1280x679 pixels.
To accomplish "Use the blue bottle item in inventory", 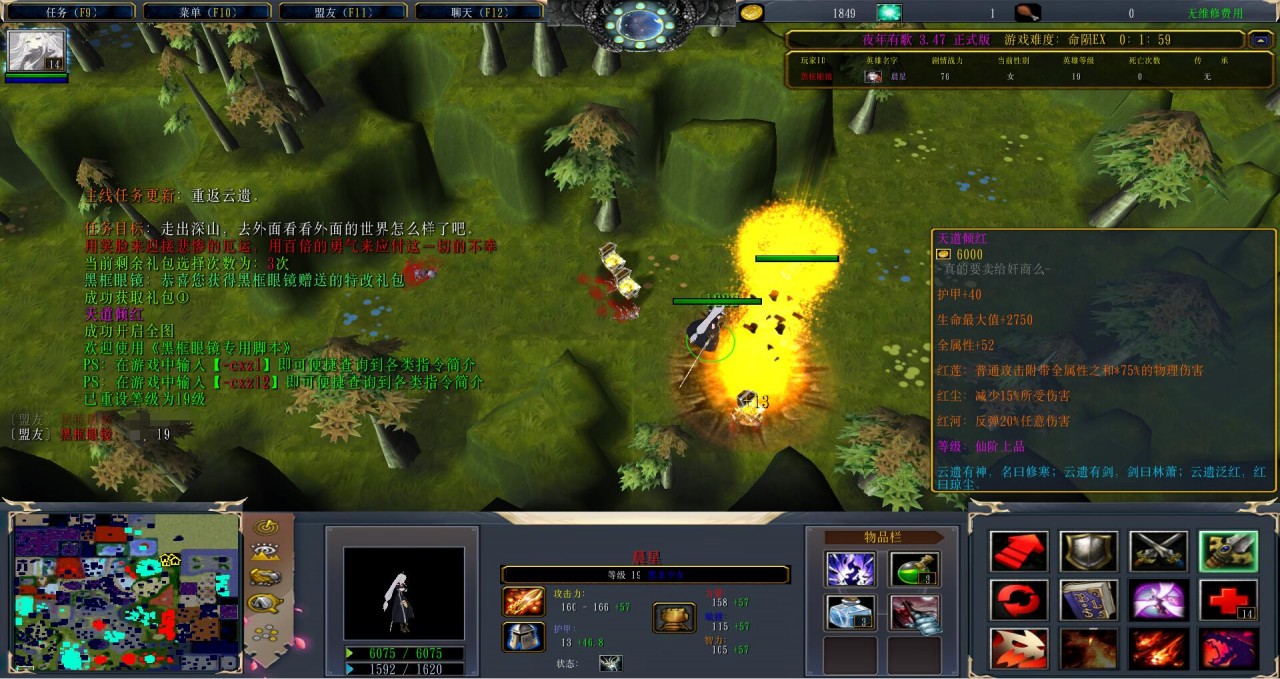I will pyautogui.click(x=851, y=612).
